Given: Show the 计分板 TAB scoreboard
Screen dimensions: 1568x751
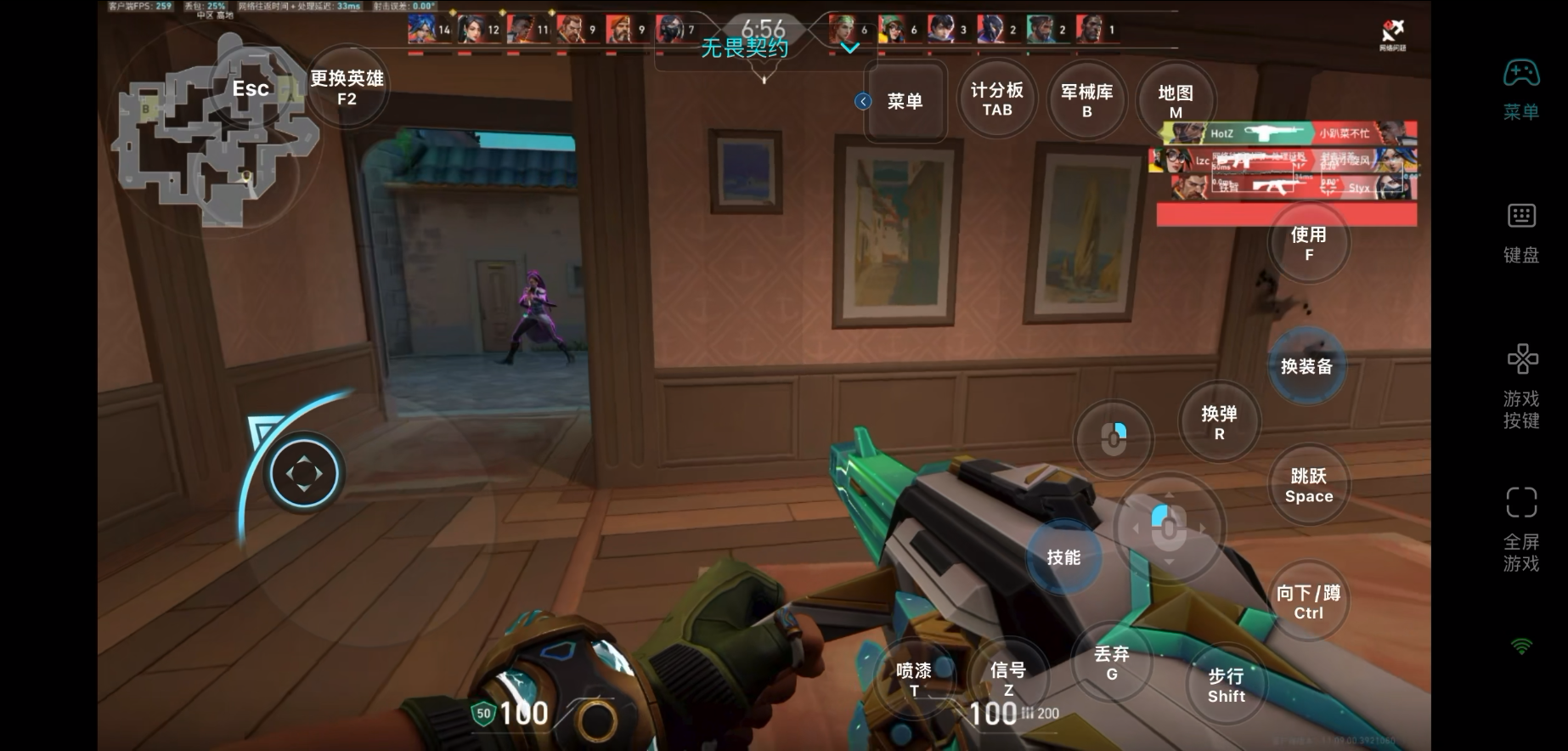Looking at the screenshot, I should [997, 99].
